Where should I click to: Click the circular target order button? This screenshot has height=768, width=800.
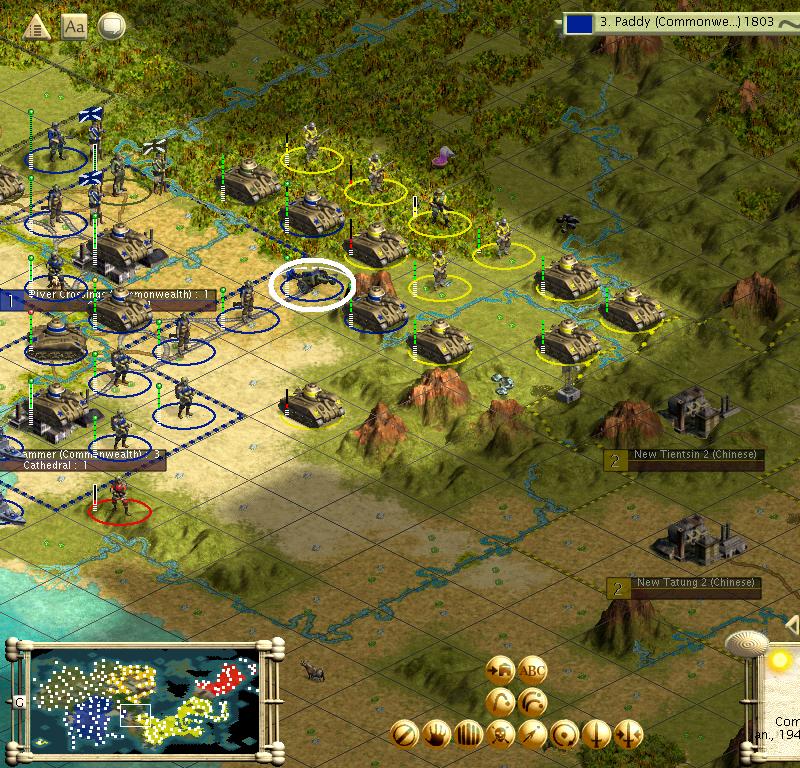(x=565, y=734)
